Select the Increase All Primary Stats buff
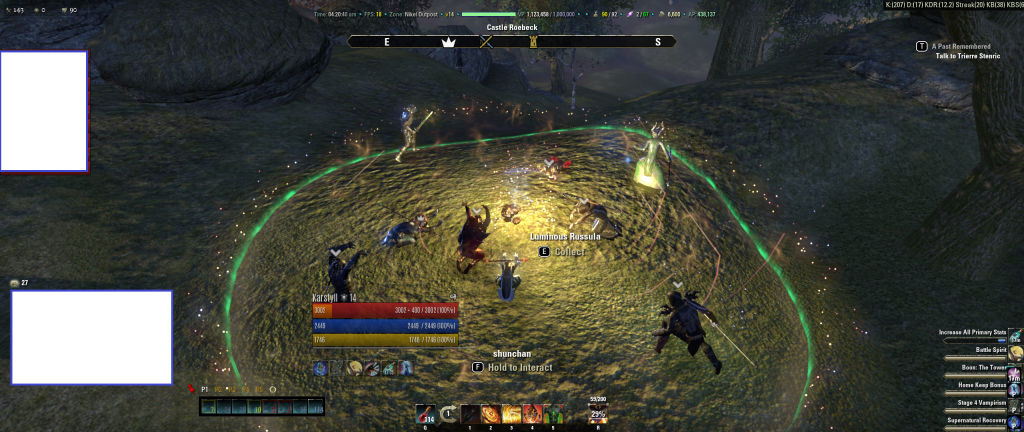This screenshot has width=1024, height=432. click(1015, 336)
